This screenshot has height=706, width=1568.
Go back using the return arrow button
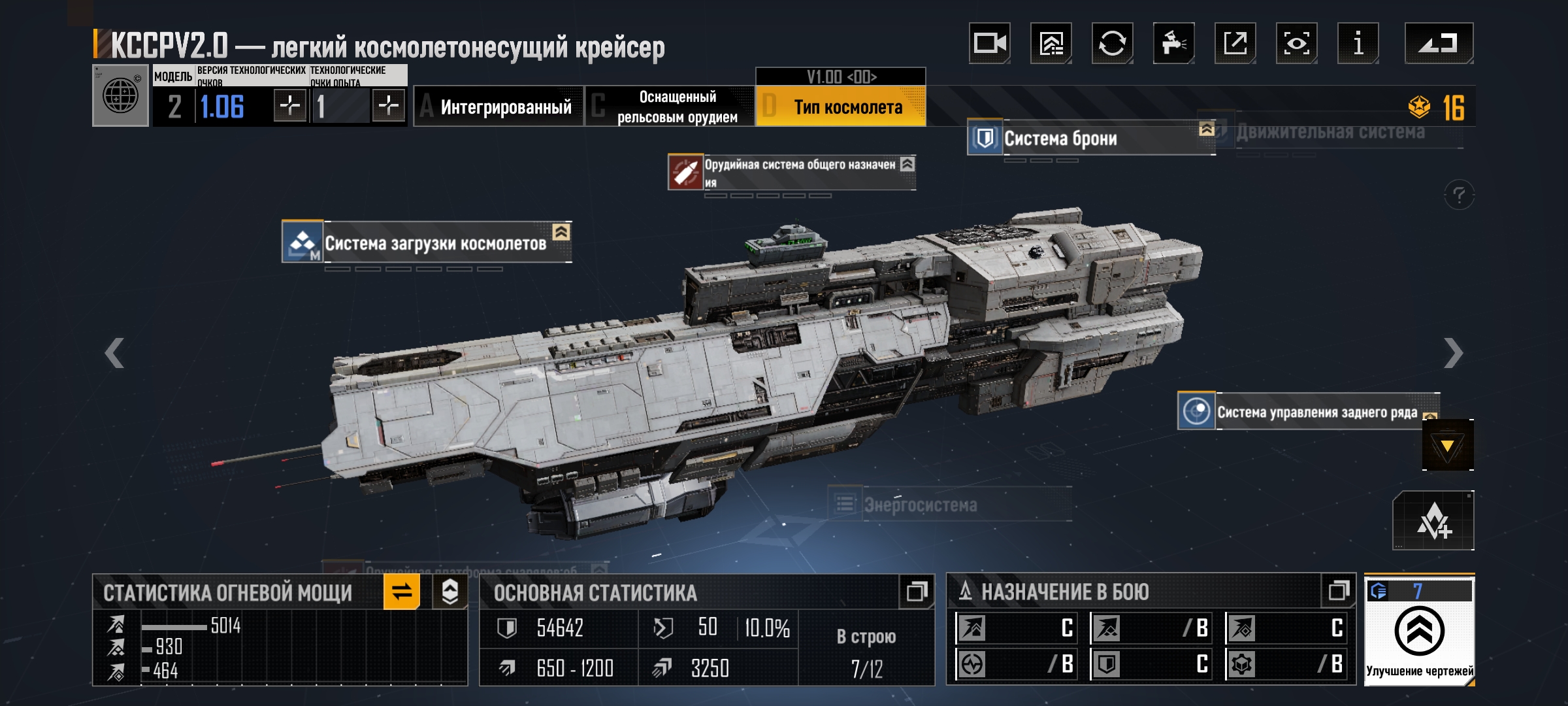coord(1439,43)
